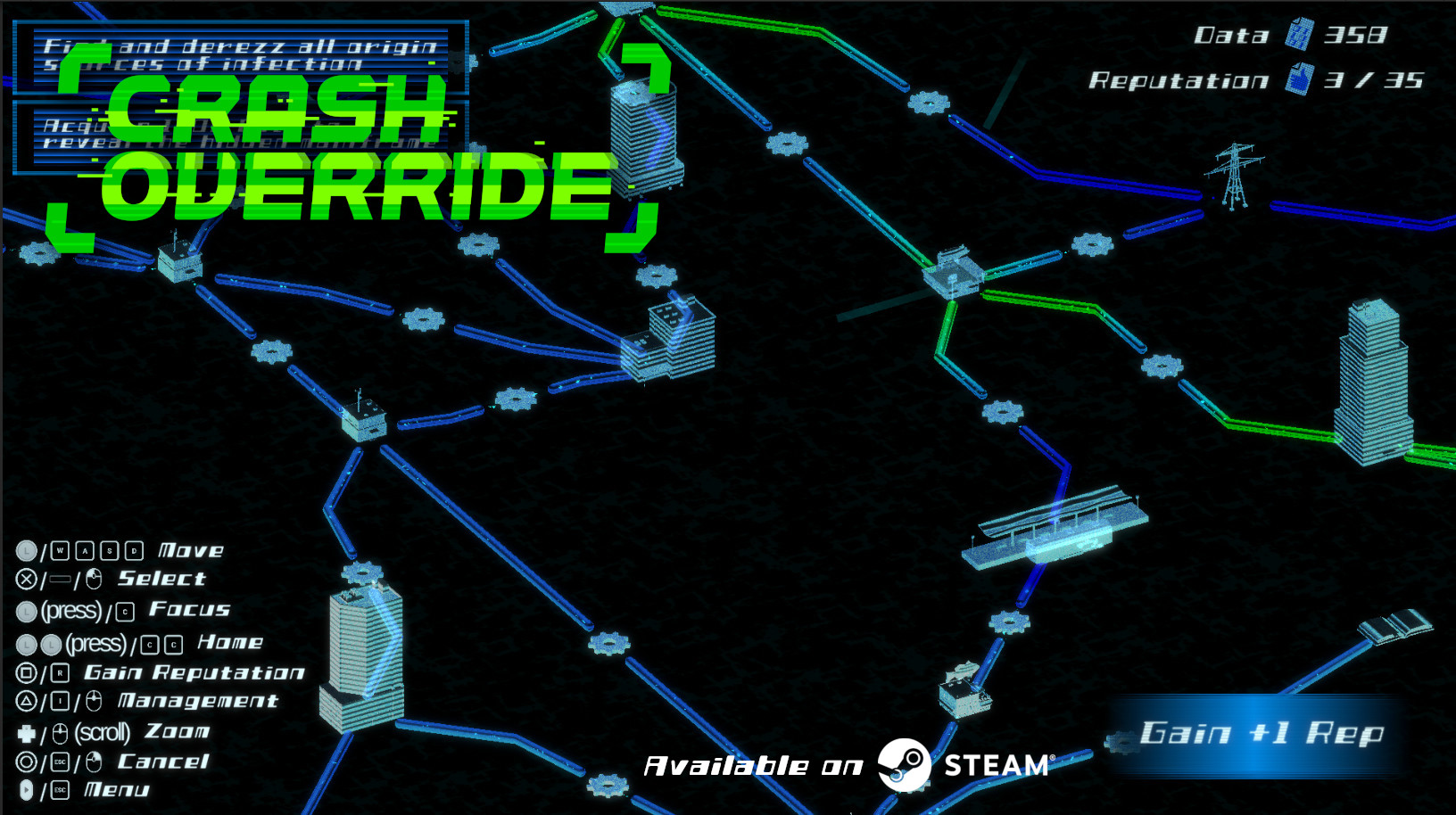This screenshot has width=1456, height=815.
Task: Select the Data file counter icon
Action: tap(1301, 36)
